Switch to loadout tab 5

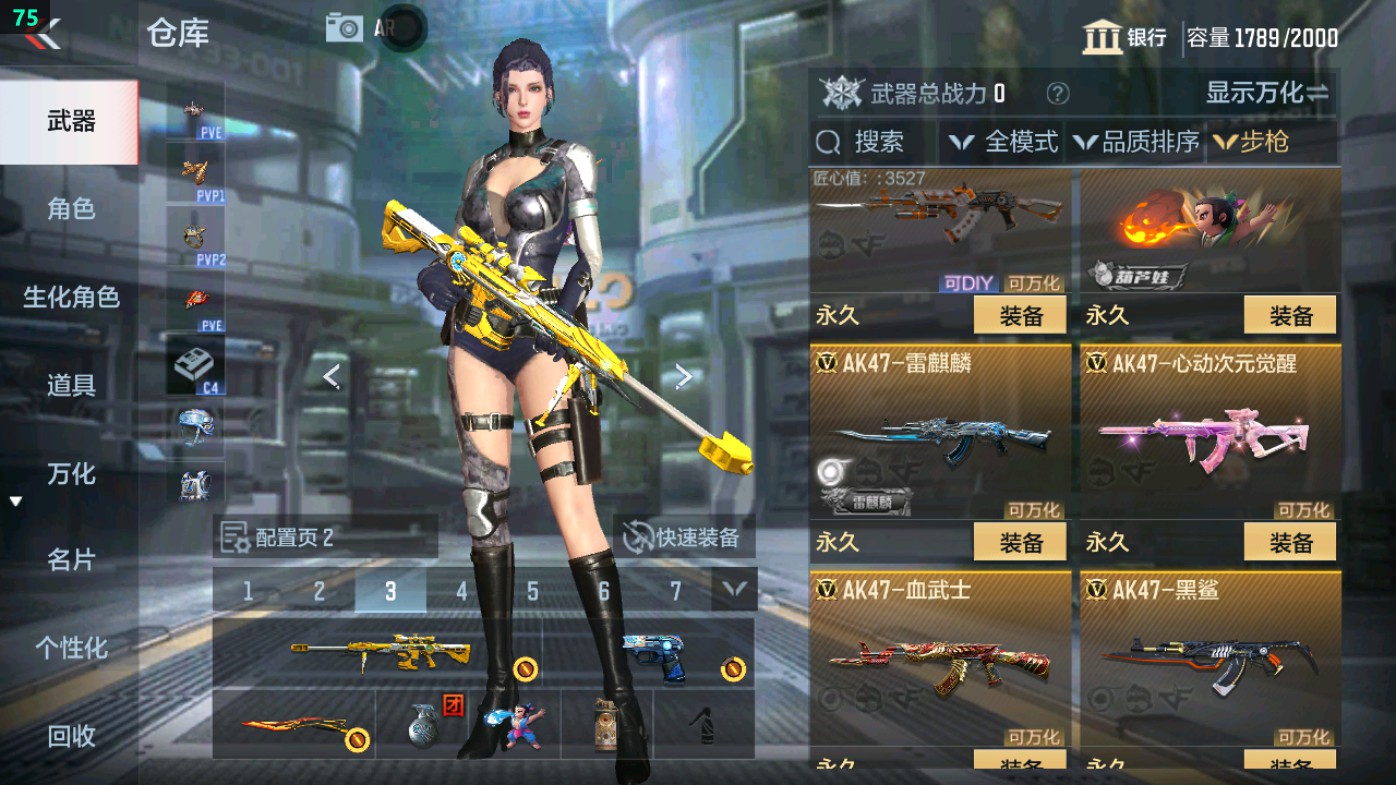(531, 592)
